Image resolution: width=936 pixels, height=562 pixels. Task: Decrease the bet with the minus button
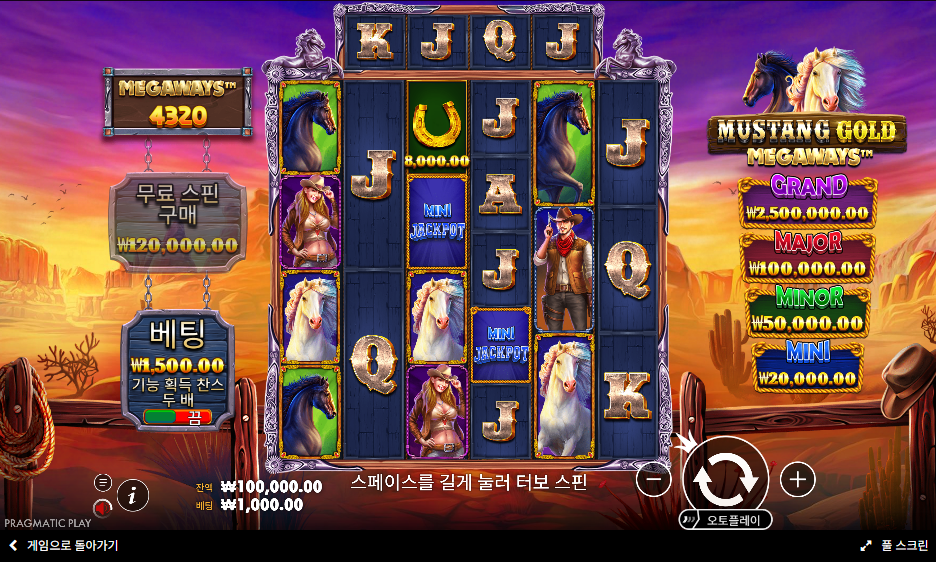coord(653,480)
